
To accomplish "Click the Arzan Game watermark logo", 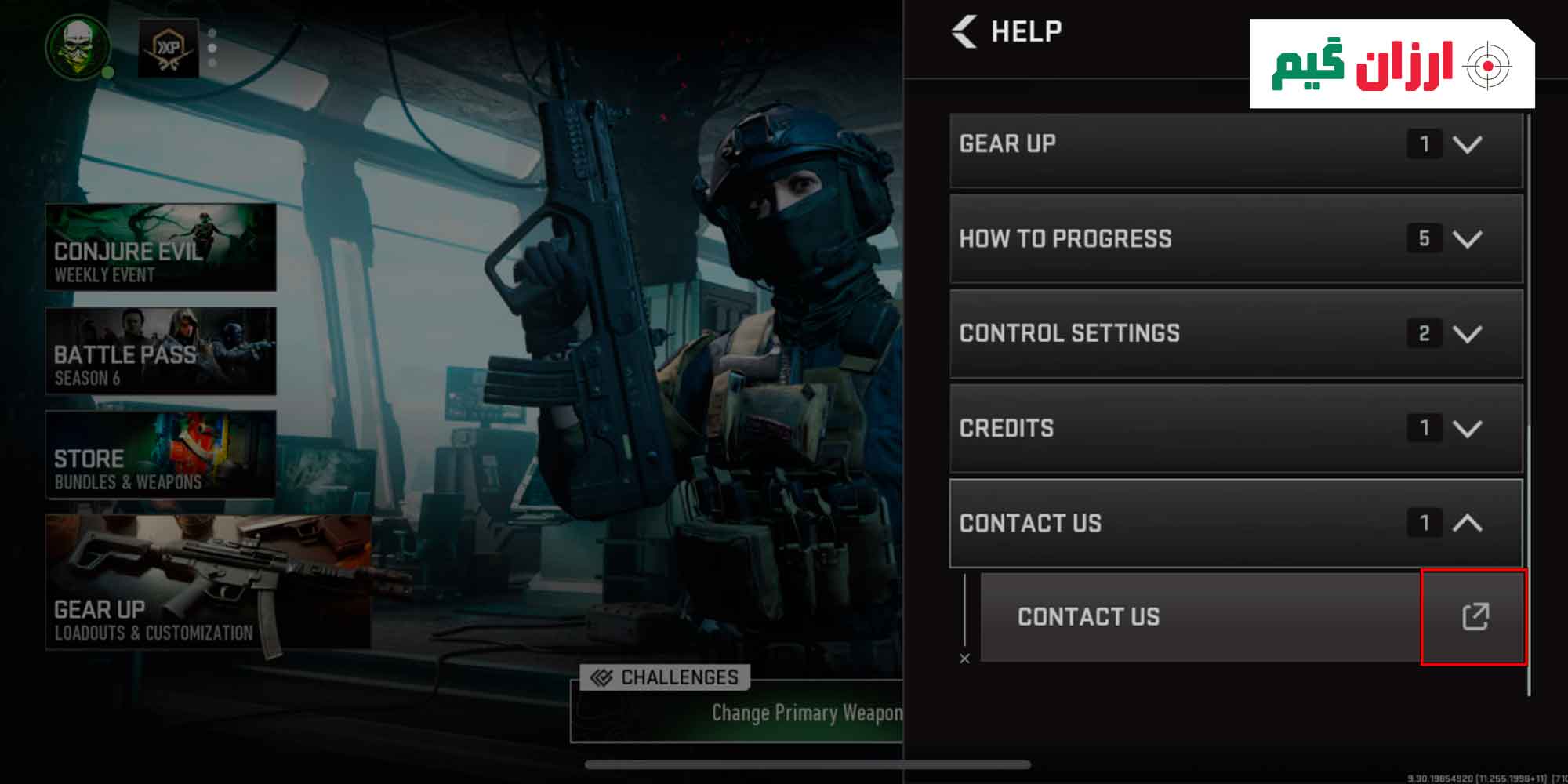I will tap(1392, 64).
